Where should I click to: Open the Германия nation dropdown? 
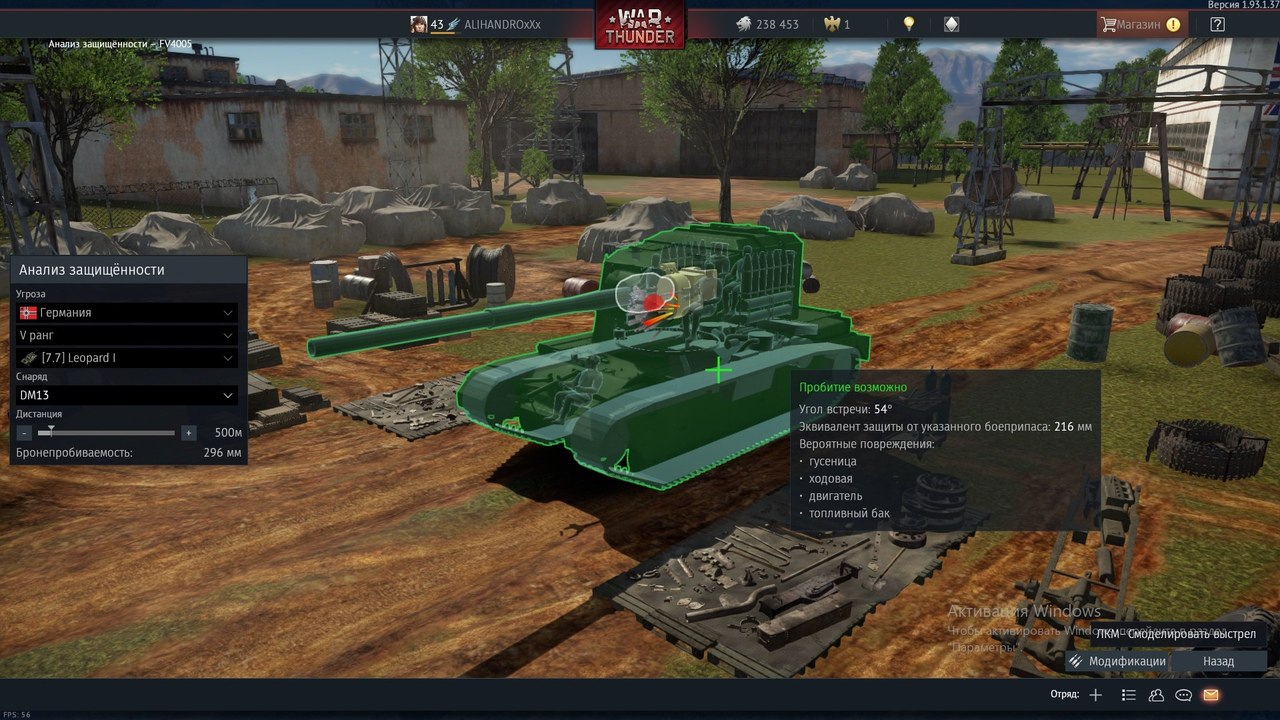pyautogui.click(x=127, y=313)
